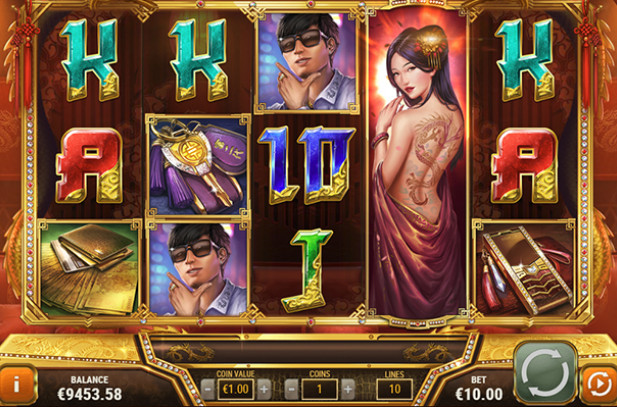Image resolution: width=617 pixels, height=407 pixels.
Task: Decrease the coin value
Action: pos(209,387)
